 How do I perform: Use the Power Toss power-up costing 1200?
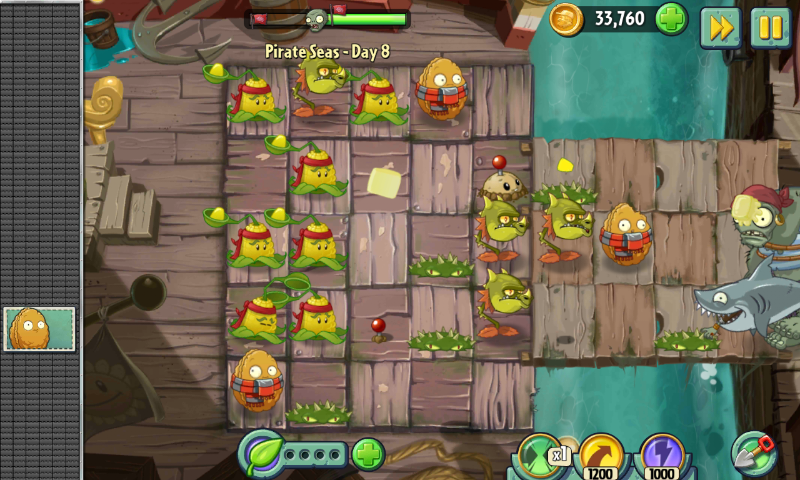click(x=601, y=456)
